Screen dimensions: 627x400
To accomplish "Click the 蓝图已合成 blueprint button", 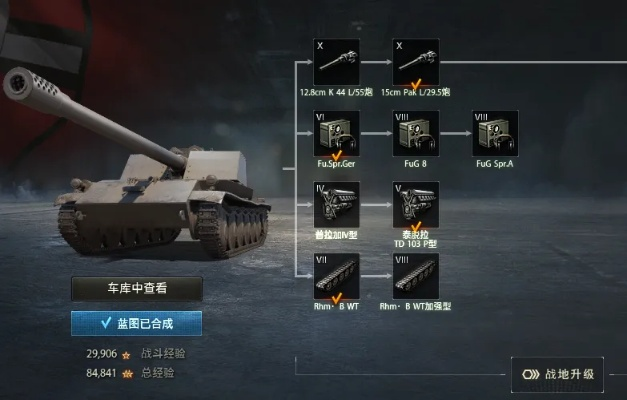I will pos(137,323).
